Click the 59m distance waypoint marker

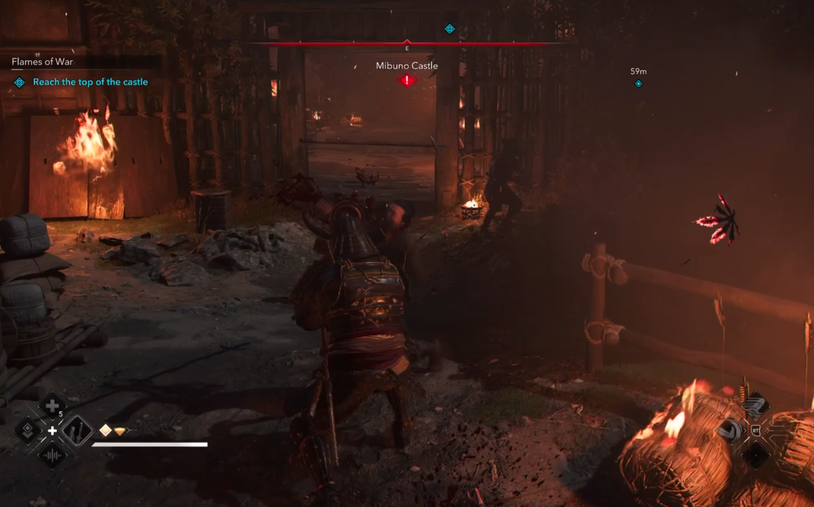[638, 83]
